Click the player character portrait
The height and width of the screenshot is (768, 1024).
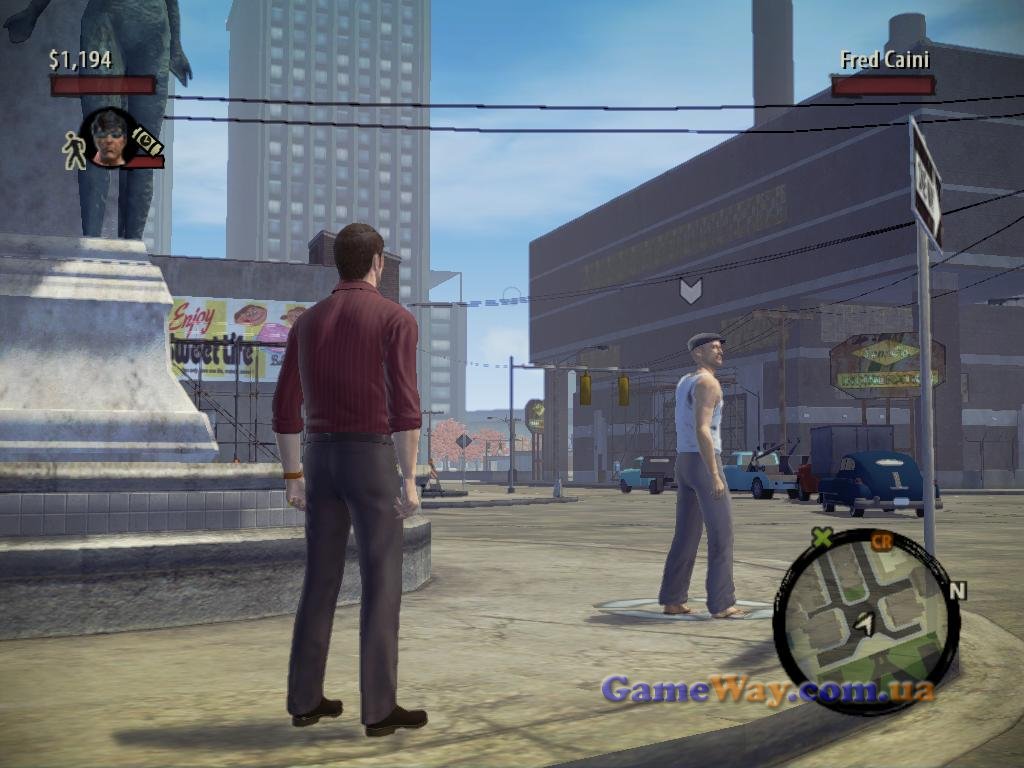108,137
